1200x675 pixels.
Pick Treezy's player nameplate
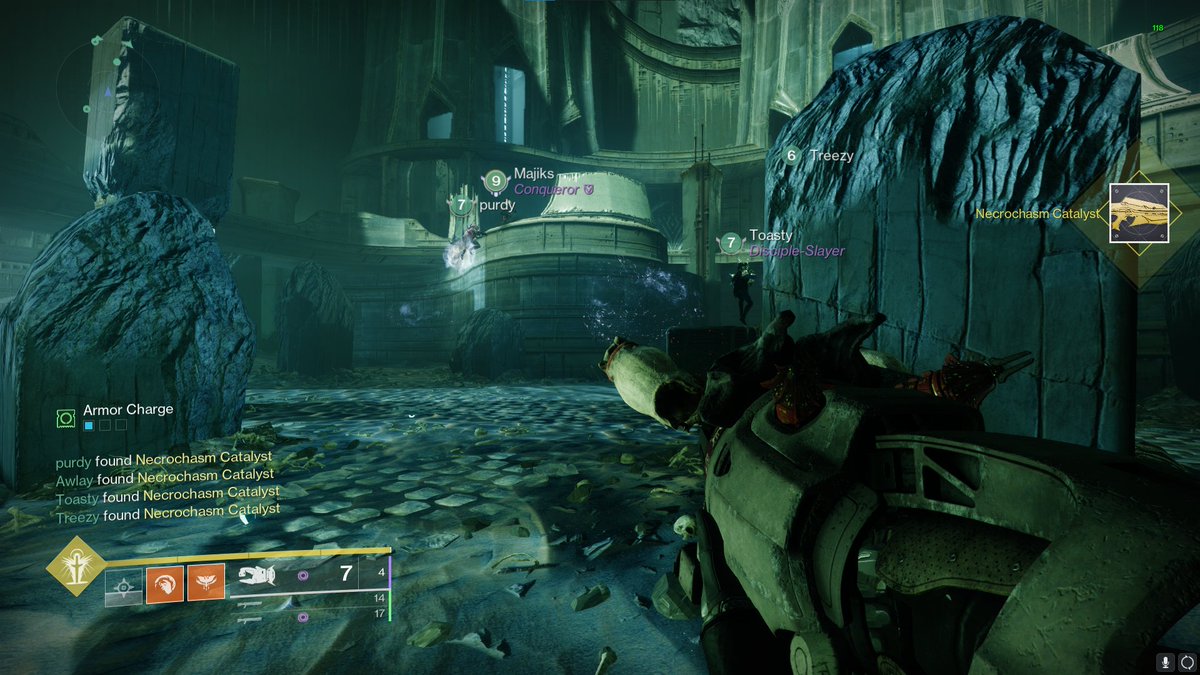tap(831, 155)
